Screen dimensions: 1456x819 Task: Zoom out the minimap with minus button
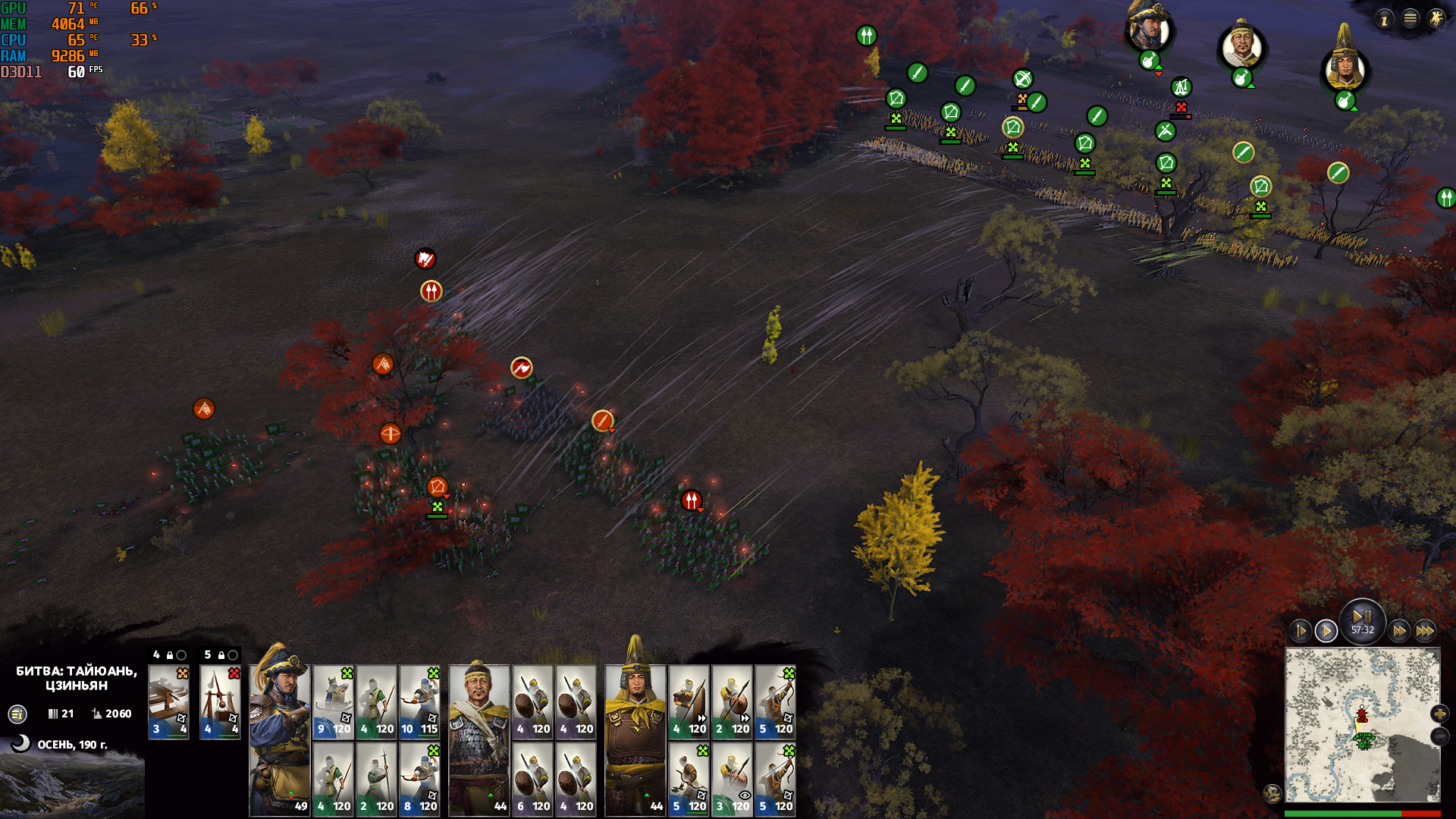tap(1439, 736)
